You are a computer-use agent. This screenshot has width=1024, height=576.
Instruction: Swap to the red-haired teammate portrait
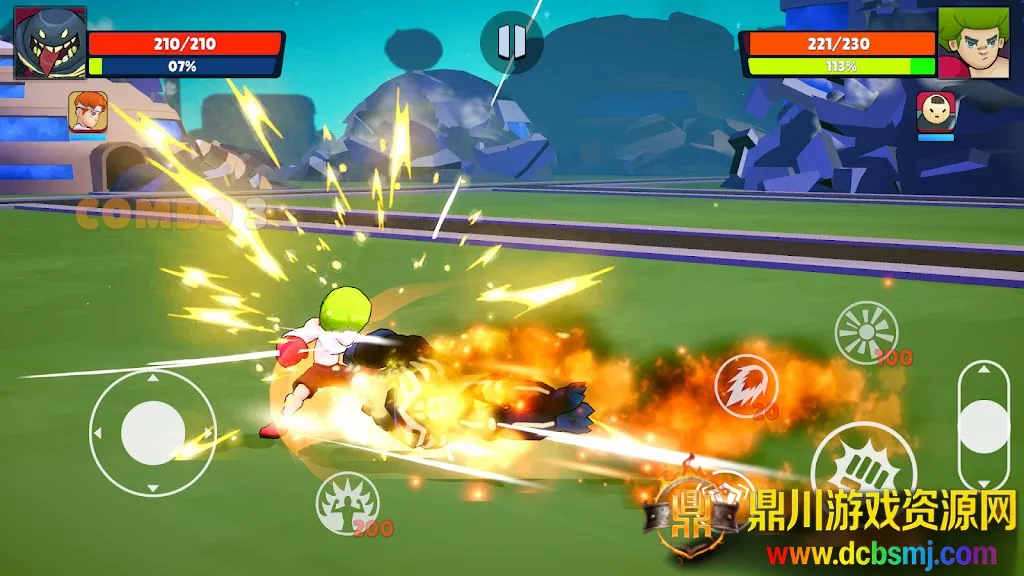pyautogui.click(x=88, y=112)
